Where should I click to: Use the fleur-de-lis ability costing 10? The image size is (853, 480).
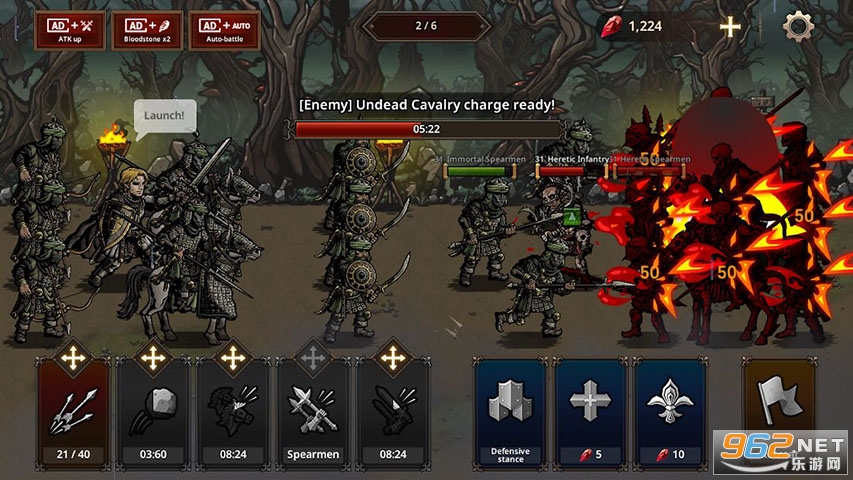(x=670, y=412)
